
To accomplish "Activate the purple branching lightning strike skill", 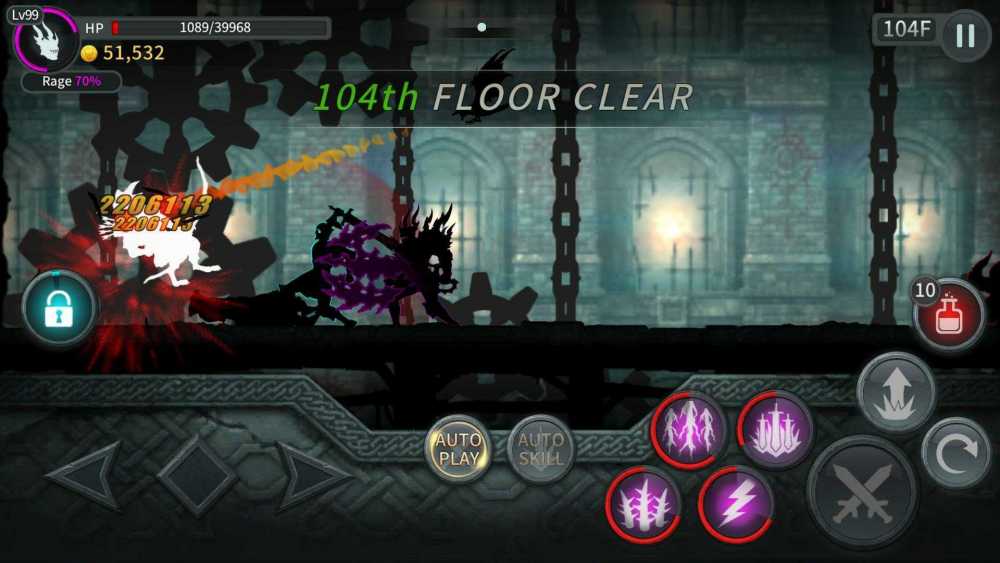I will (688, 430).
